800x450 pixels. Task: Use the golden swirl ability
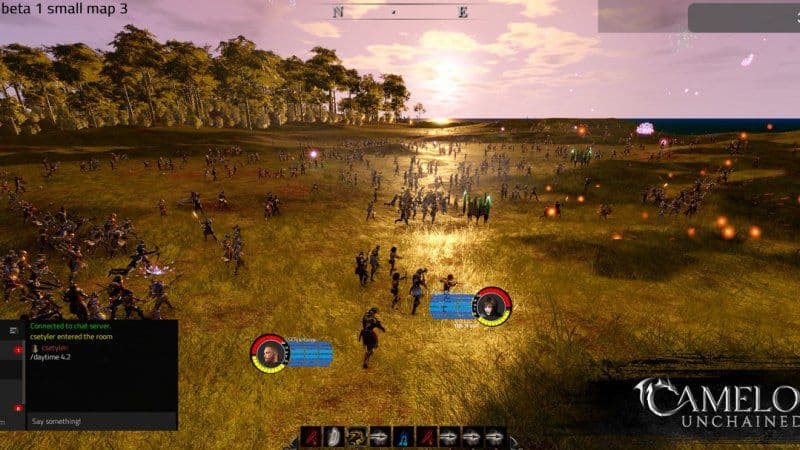point(357,438)
